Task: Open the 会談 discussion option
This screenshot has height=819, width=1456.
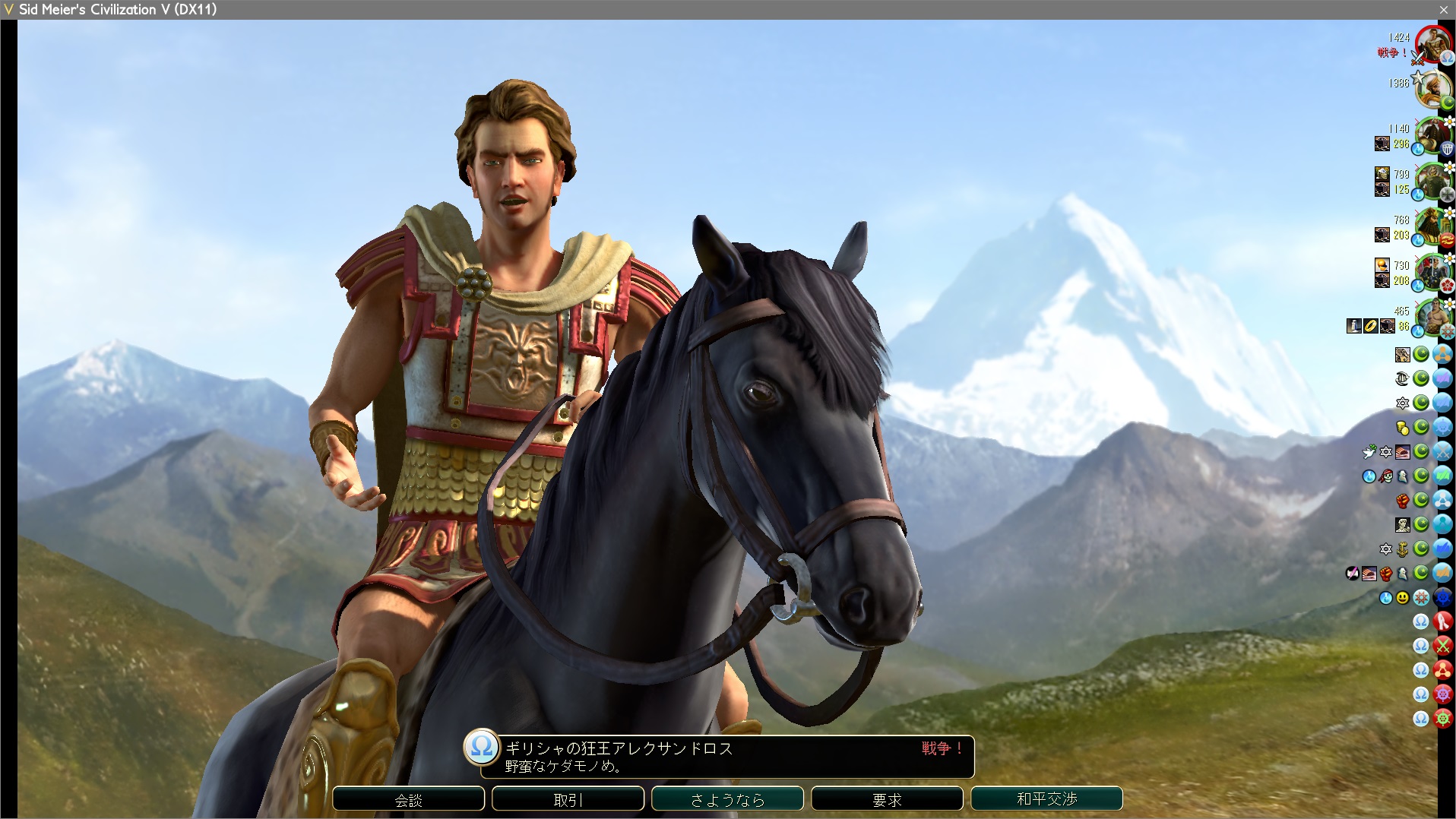Action: click(x=408, y=799)
